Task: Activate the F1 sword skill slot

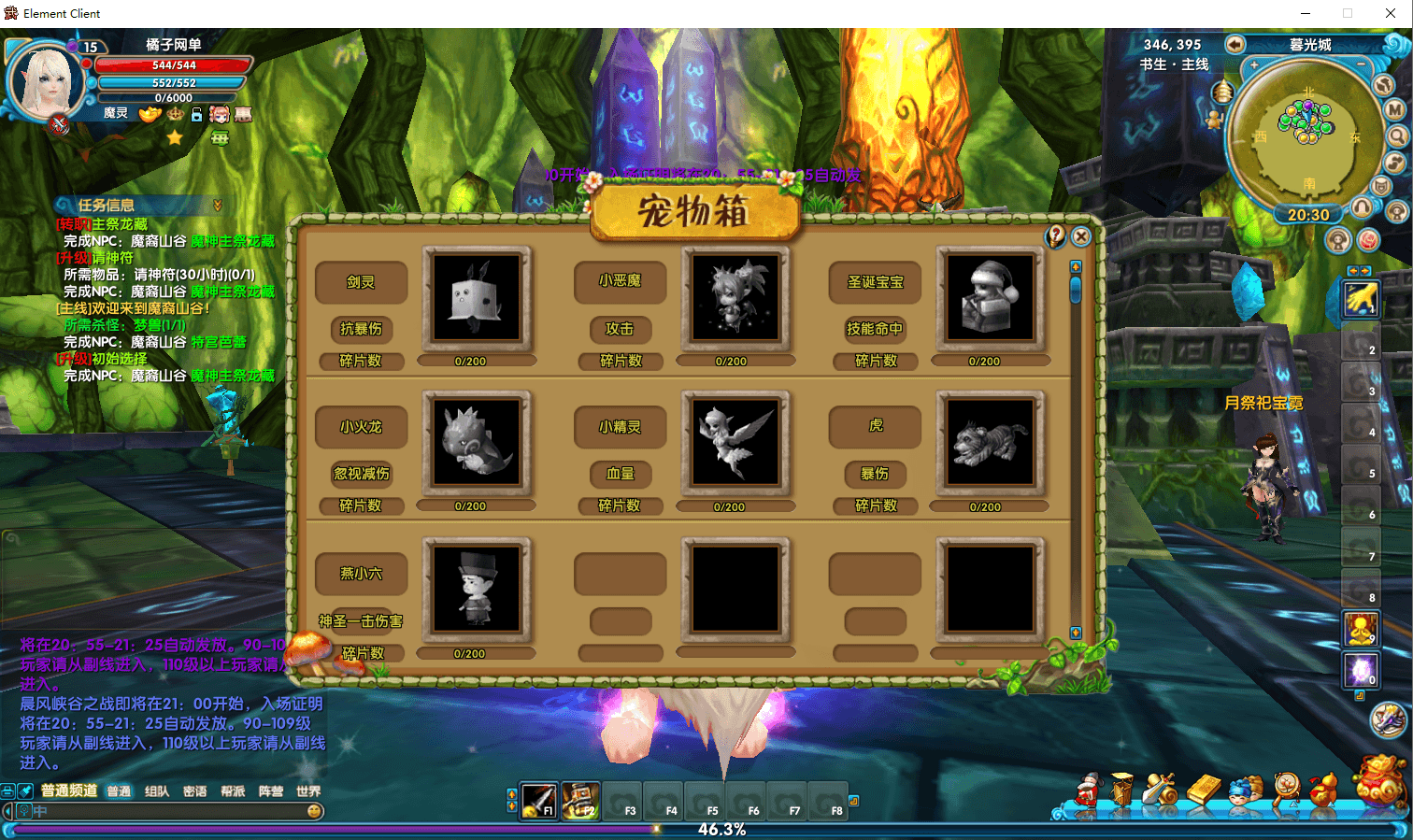Action: click(x=539, y=800)
